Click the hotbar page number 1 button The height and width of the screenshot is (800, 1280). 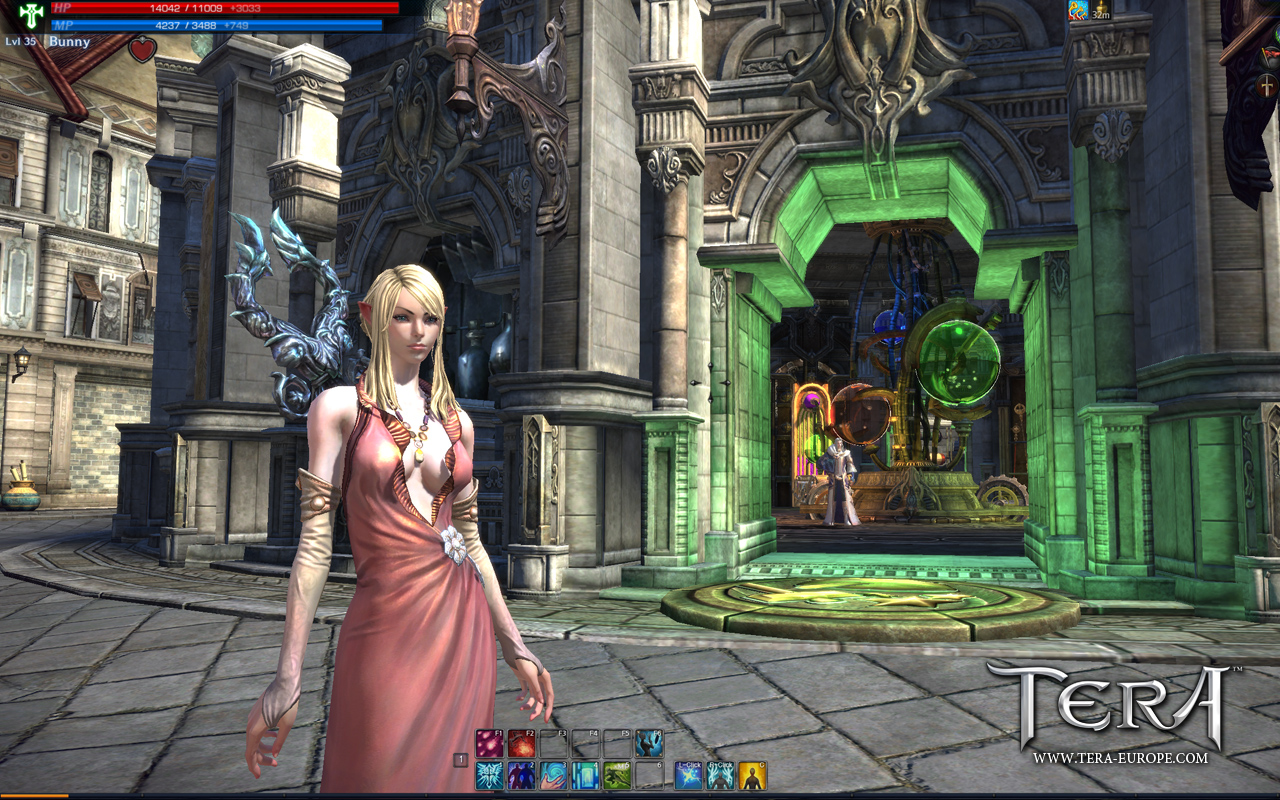click(x=461, y=760)
